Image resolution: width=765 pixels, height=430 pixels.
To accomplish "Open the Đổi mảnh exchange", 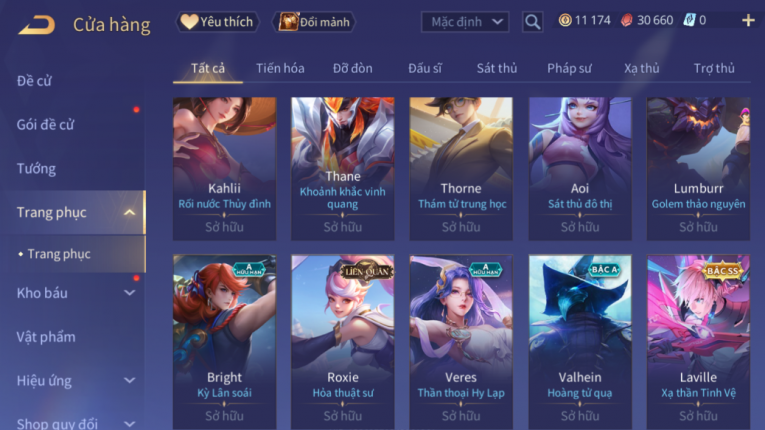I will (315, 21).
